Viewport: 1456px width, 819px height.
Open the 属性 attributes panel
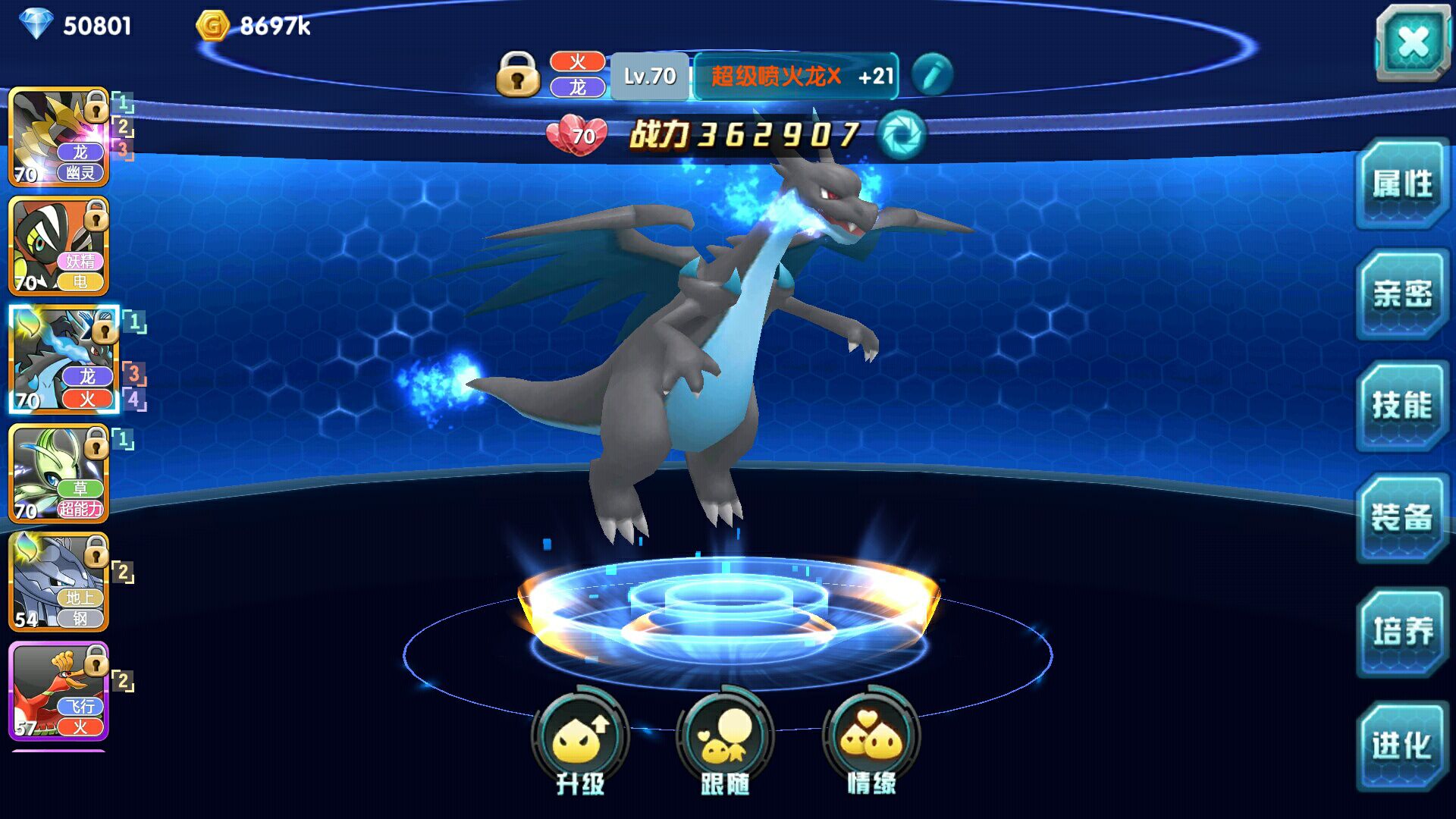1401,184
